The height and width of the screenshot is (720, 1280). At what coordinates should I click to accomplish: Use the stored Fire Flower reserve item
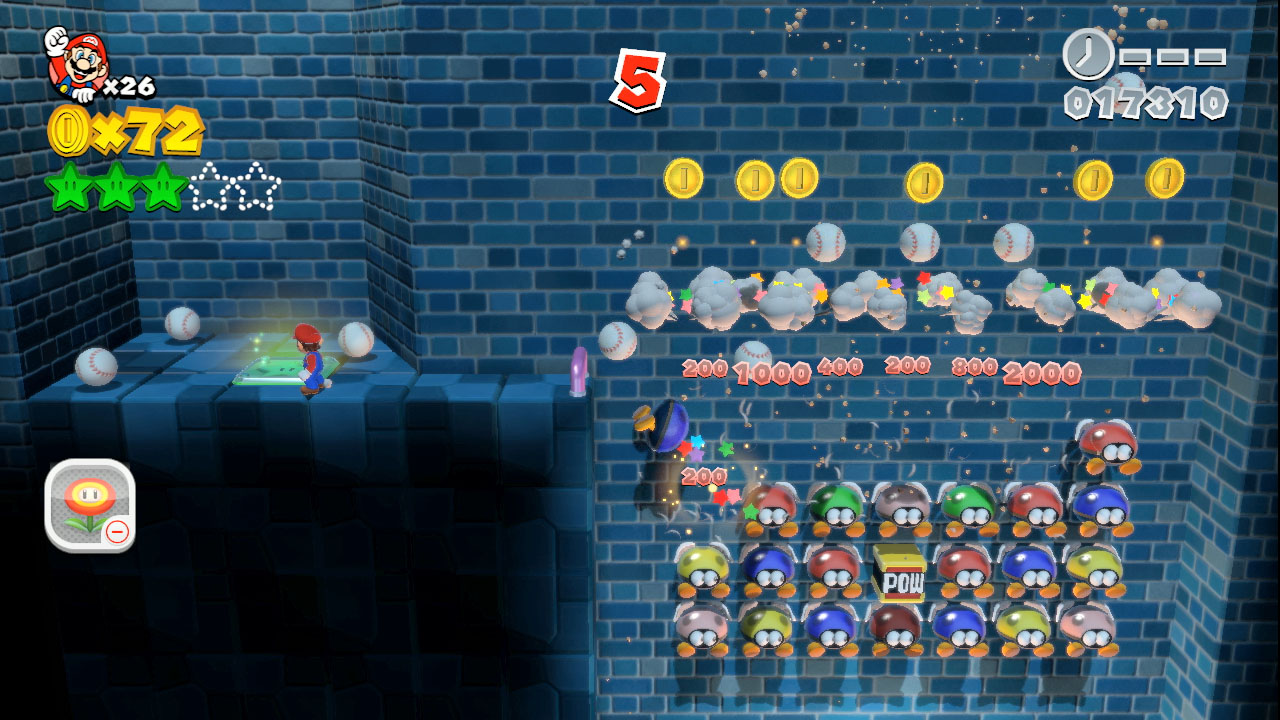[89, 505]
